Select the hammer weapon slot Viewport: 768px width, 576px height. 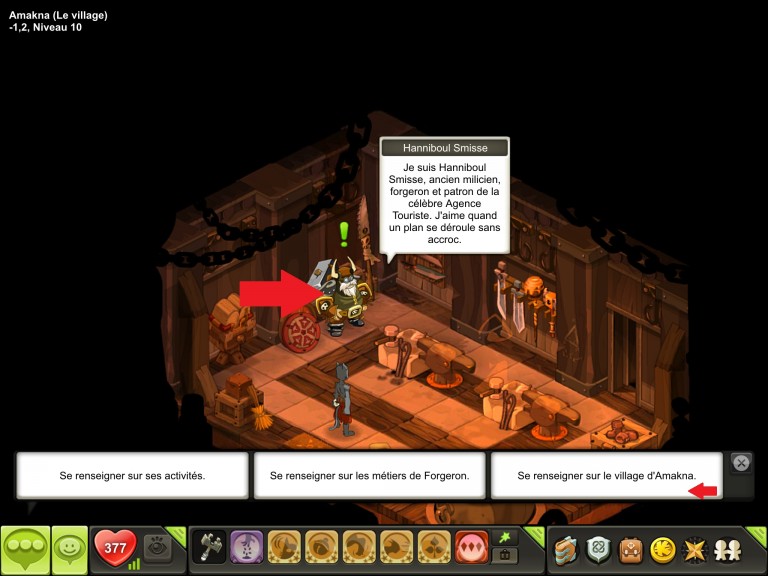[x=209, y=548]
